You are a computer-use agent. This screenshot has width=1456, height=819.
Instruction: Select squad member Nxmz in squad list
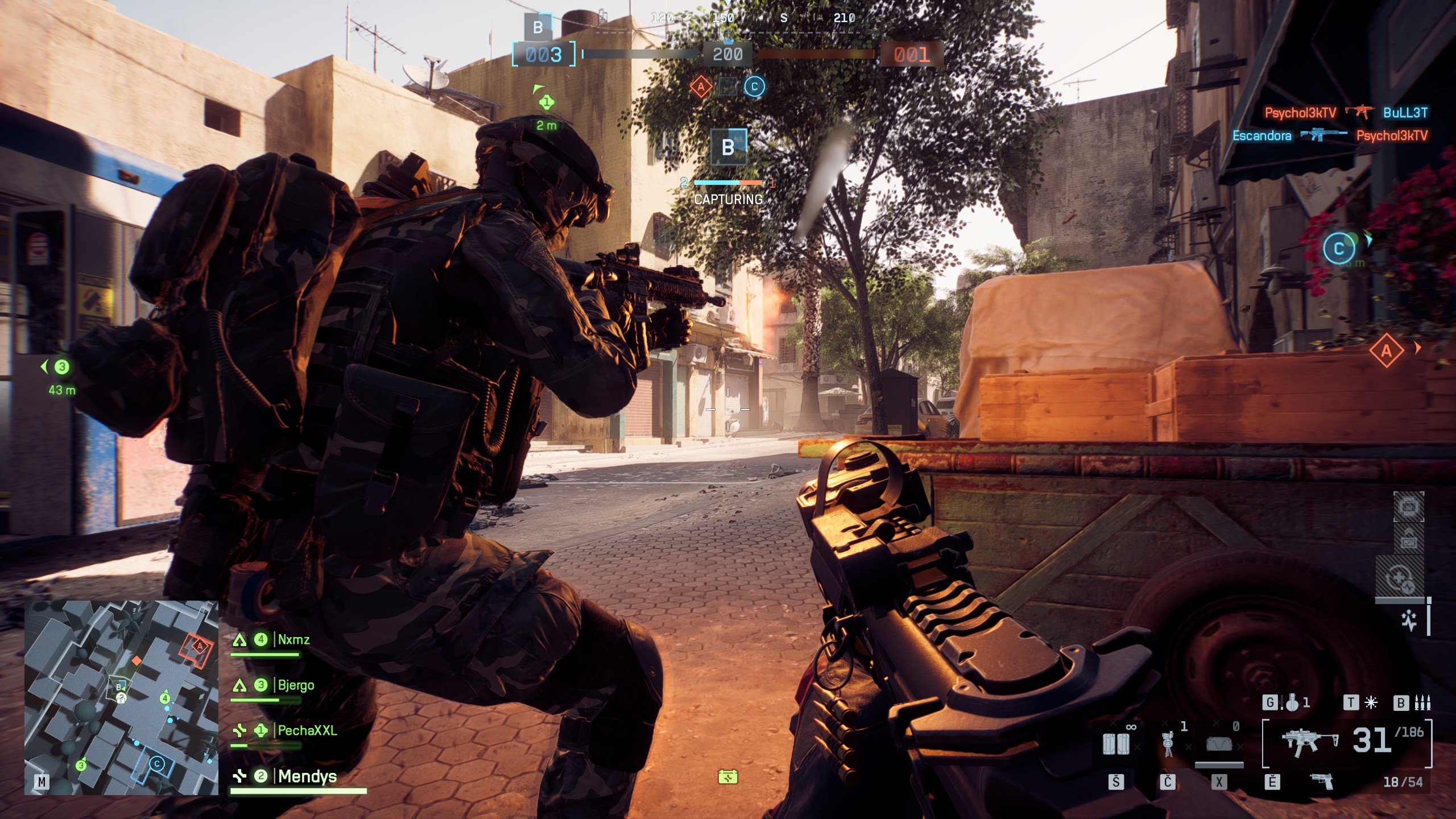(x=293, y=640)
